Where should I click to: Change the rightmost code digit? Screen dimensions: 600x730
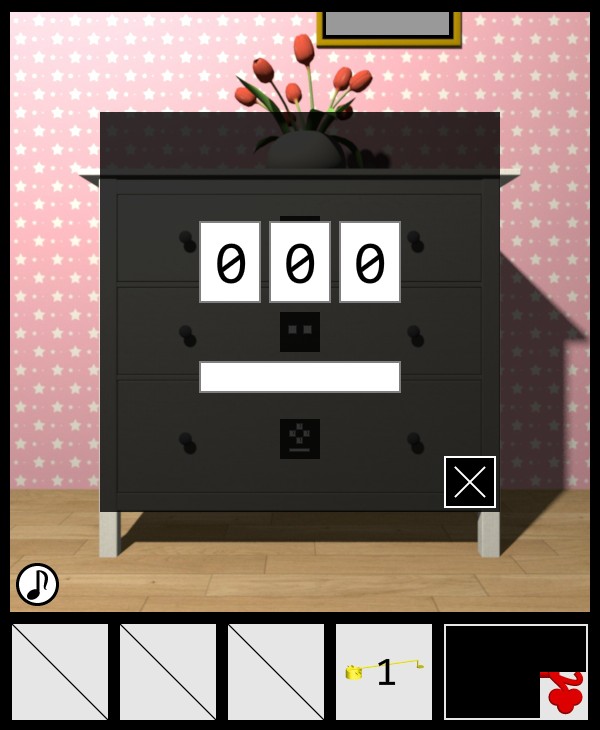coord(370,262)
